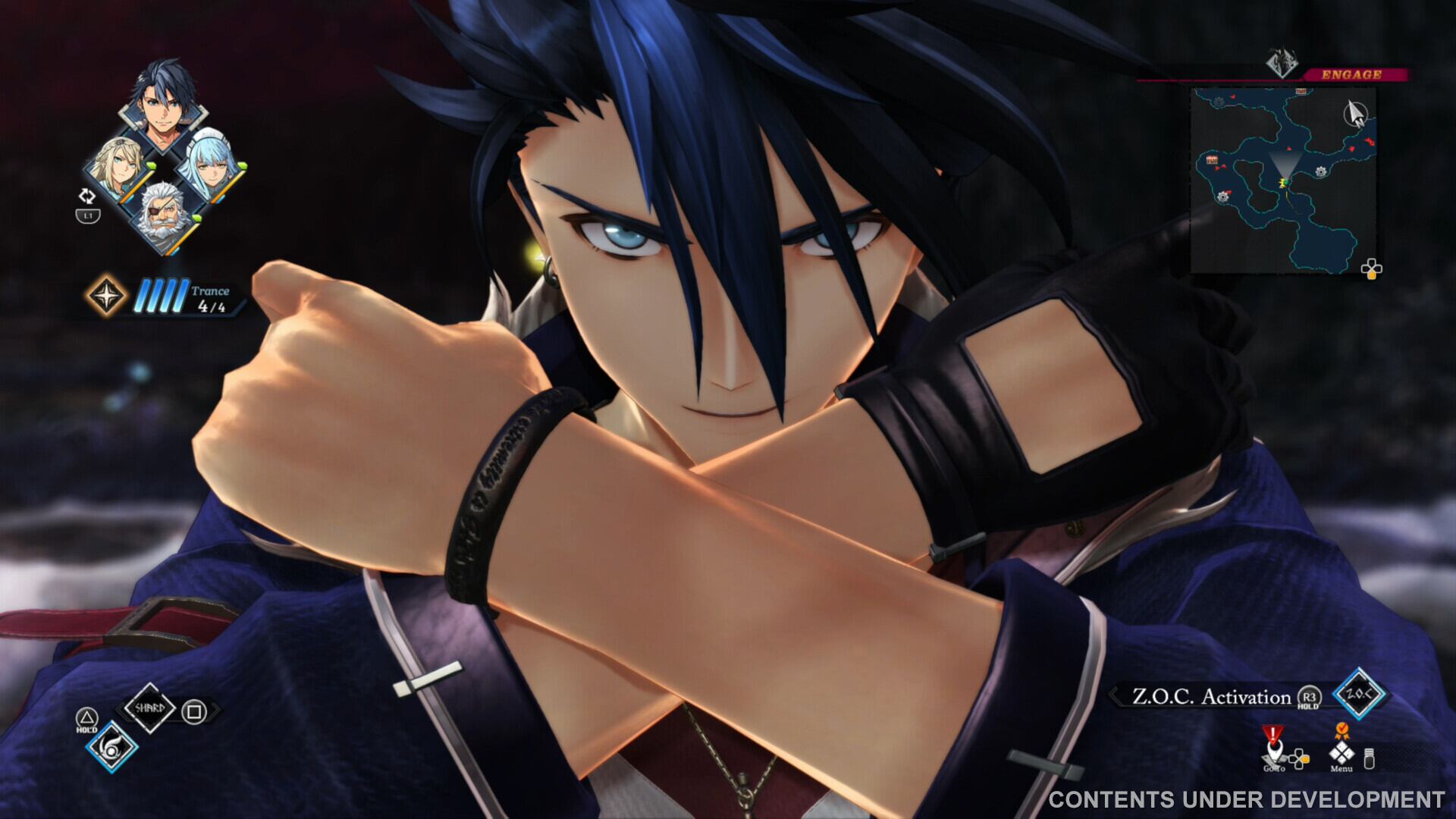Screen dimensions: 1456x819
Task: Open the Menu d-pad icon
Action: [1342, 754]
